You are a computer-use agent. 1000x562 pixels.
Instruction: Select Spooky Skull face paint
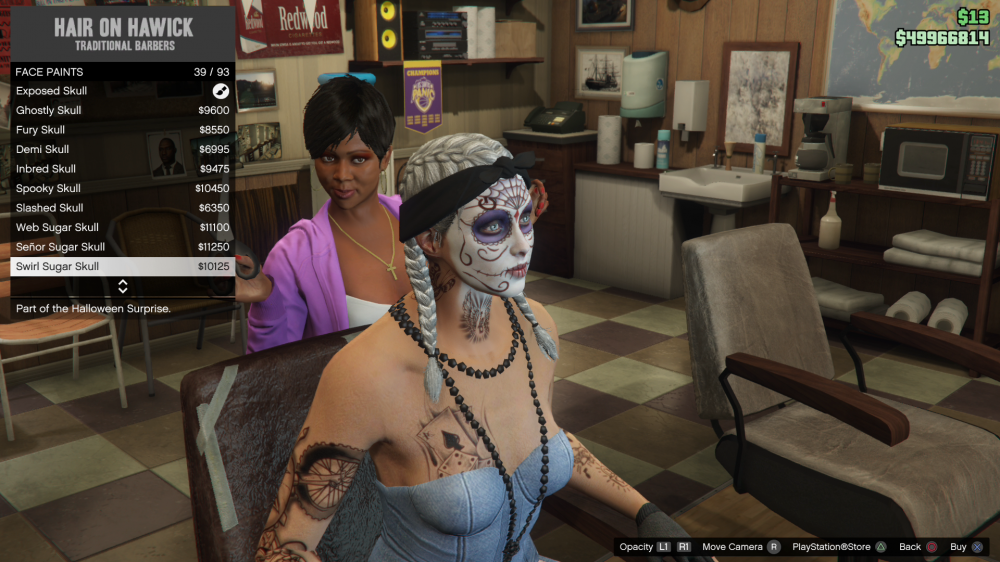pos(122,189)
